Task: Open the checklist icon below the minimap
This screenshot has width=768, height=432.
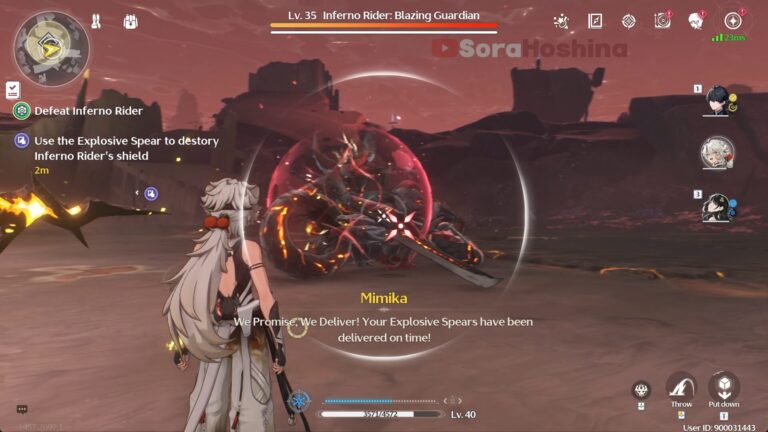Action: [x=12, y=90]
